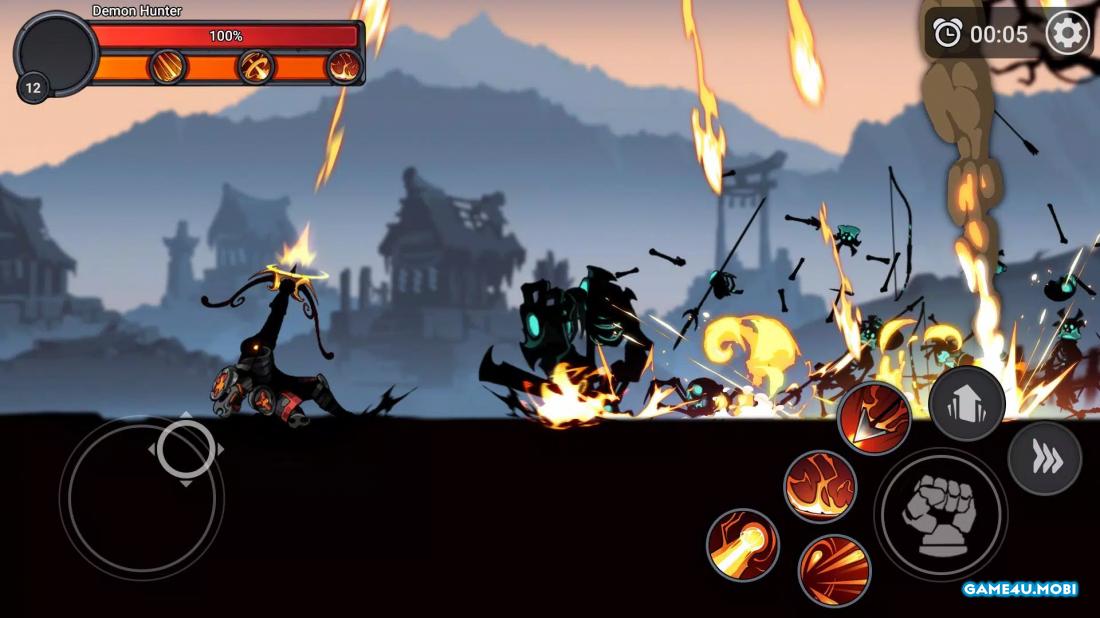Open the gear settings menu

click(x=1067, y=34)
